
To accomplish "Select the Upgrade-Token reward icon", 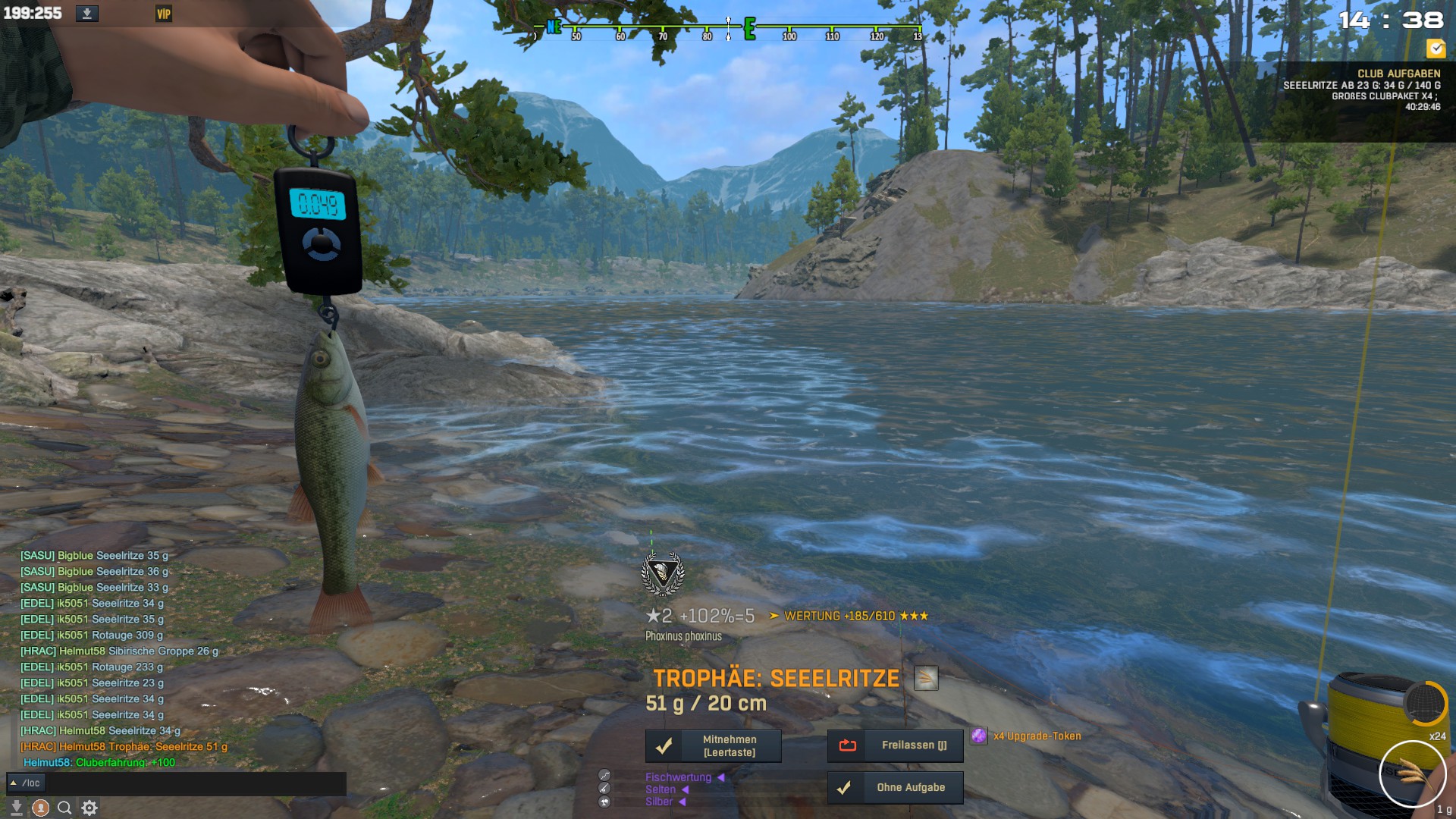I will tap(979, 736).
